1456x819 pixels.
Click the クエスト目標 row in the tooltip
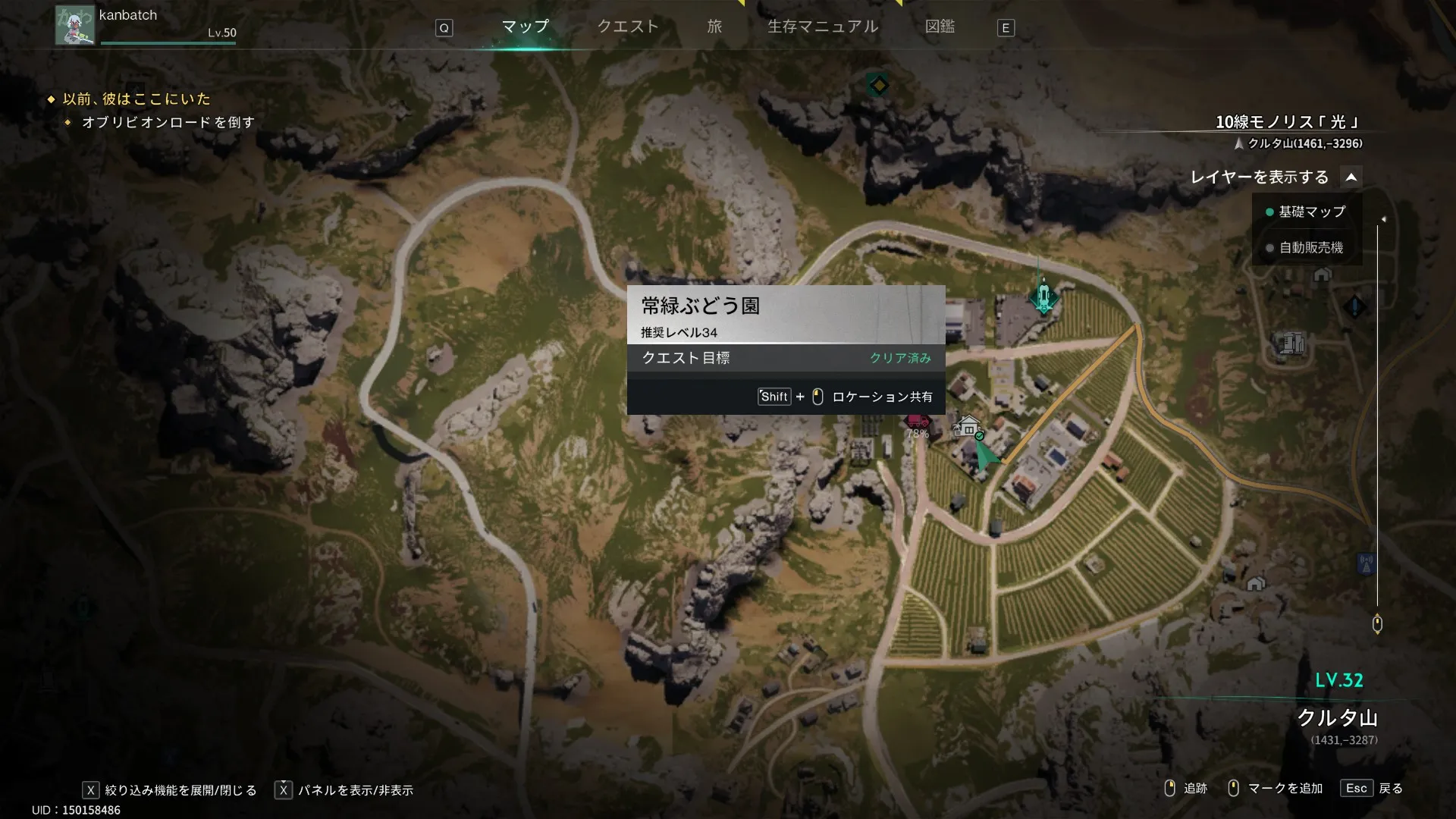coord(786,358)
